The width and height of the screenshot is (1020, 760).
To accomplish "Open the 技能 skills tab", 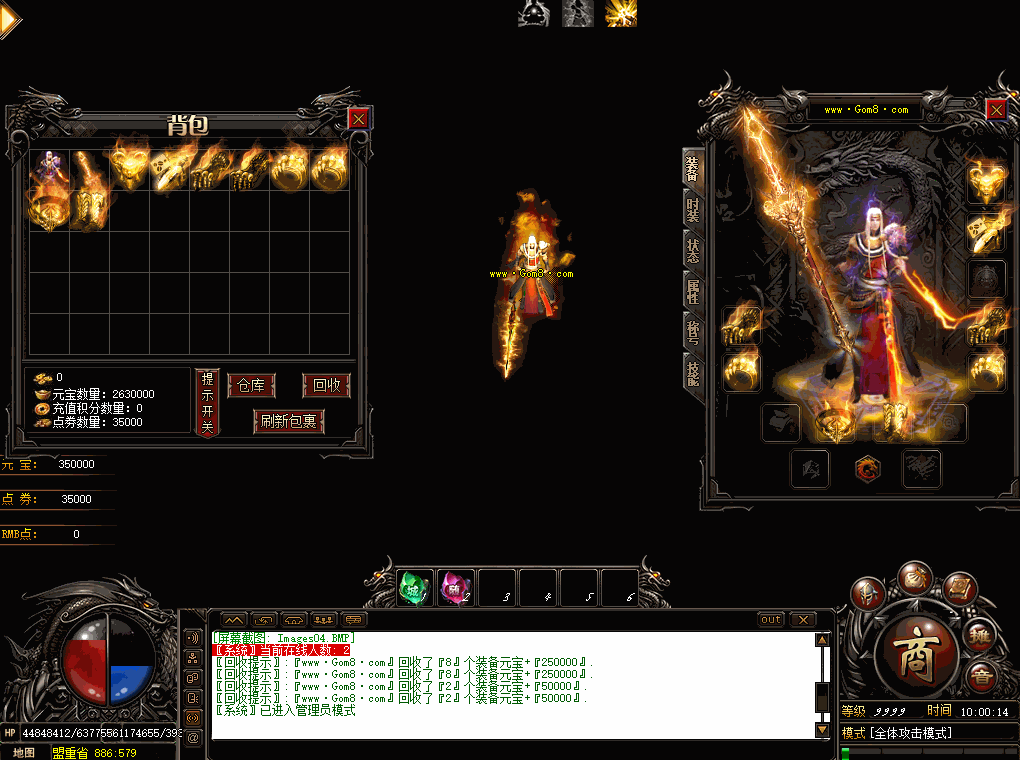I will click(x=693, y=373).
